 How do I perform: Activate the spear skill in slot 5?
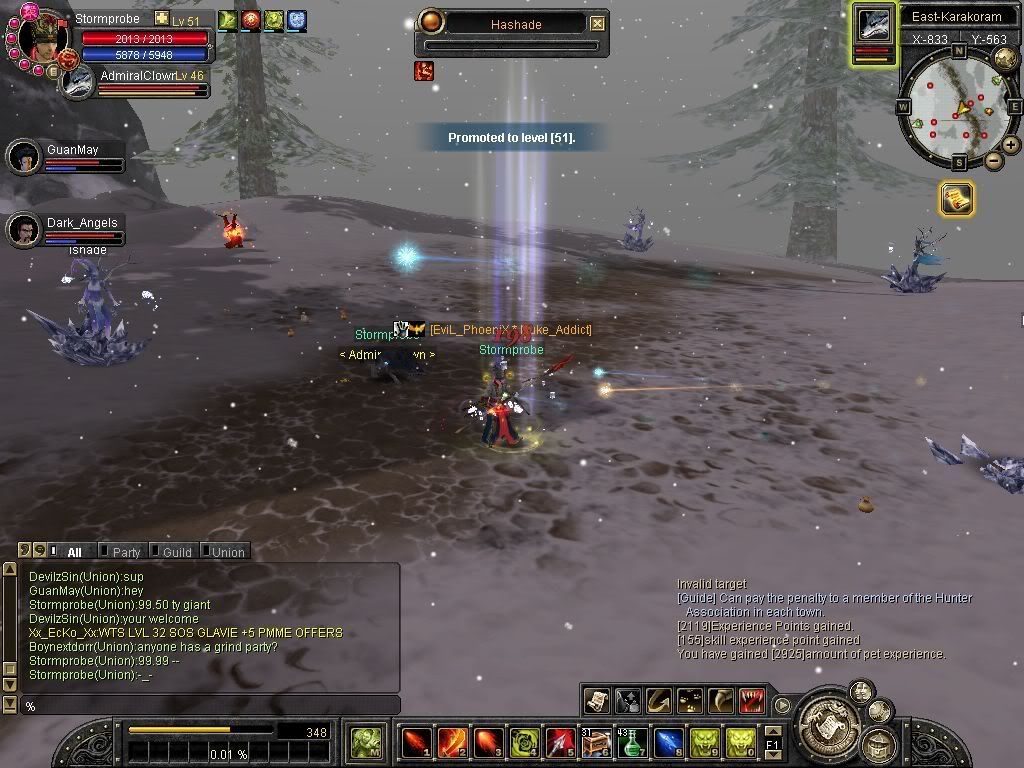(x=560, y=743)
